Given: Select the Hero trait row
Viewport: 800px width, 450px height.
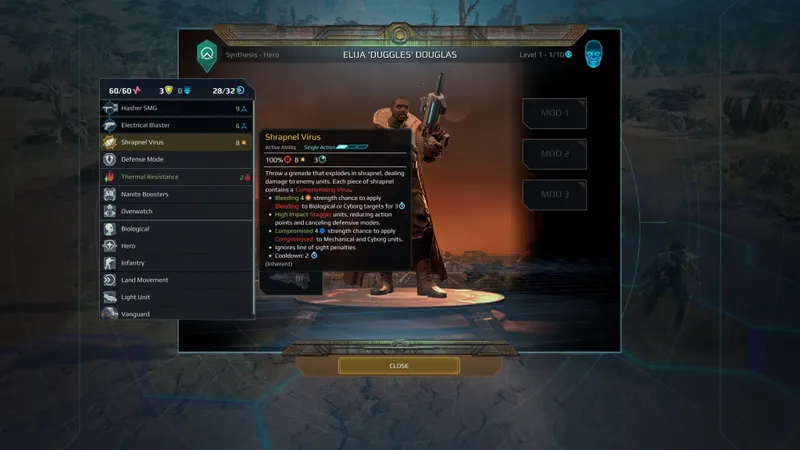Looking at the screenshot, I should click(x=175, y=246).
